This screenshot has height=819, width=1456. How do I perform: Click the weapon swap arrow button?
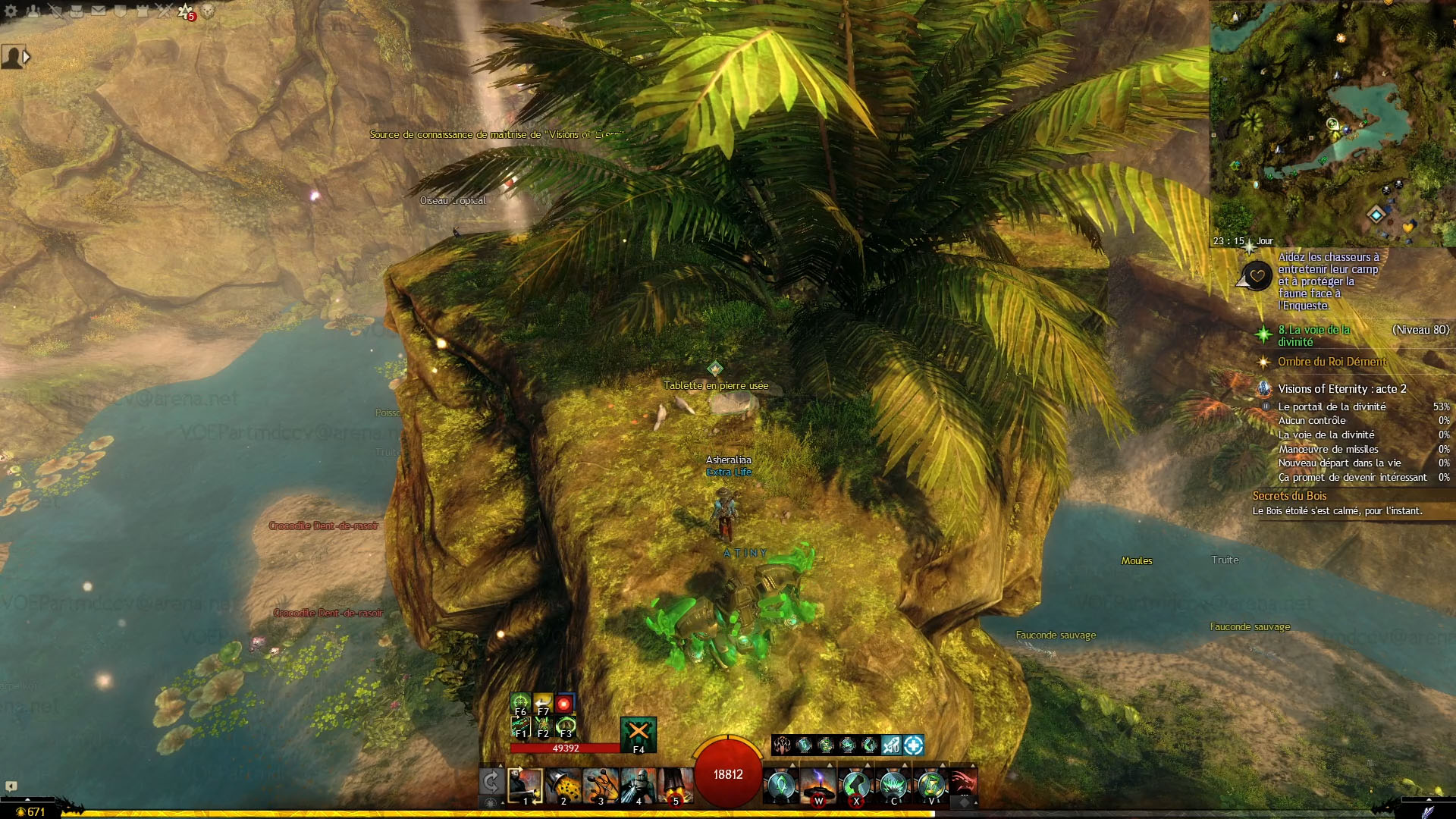click(x=491, y=782)
